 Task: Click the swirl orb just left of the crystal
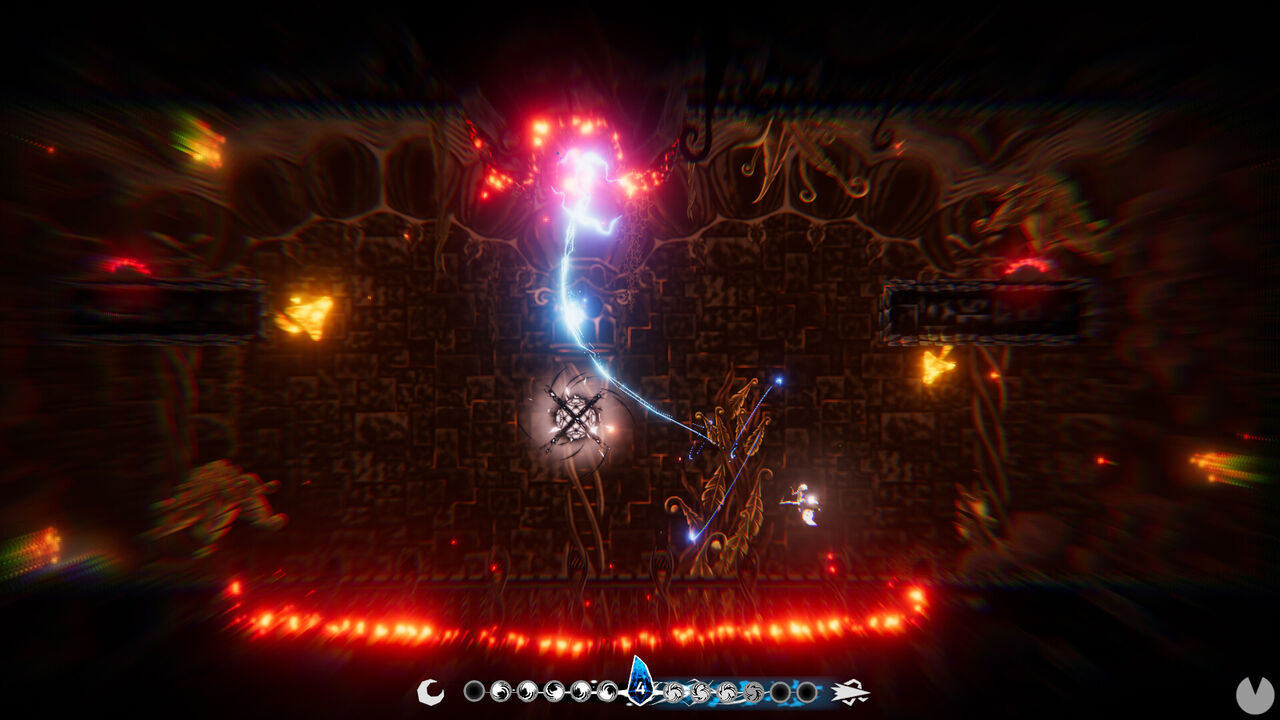[x=607, y=689]
